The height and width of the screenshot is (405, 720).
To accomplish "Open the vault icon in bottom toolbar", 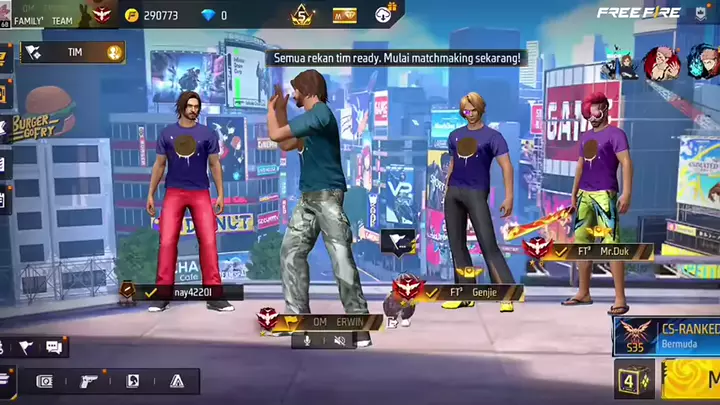I will (x=45, y=381).
